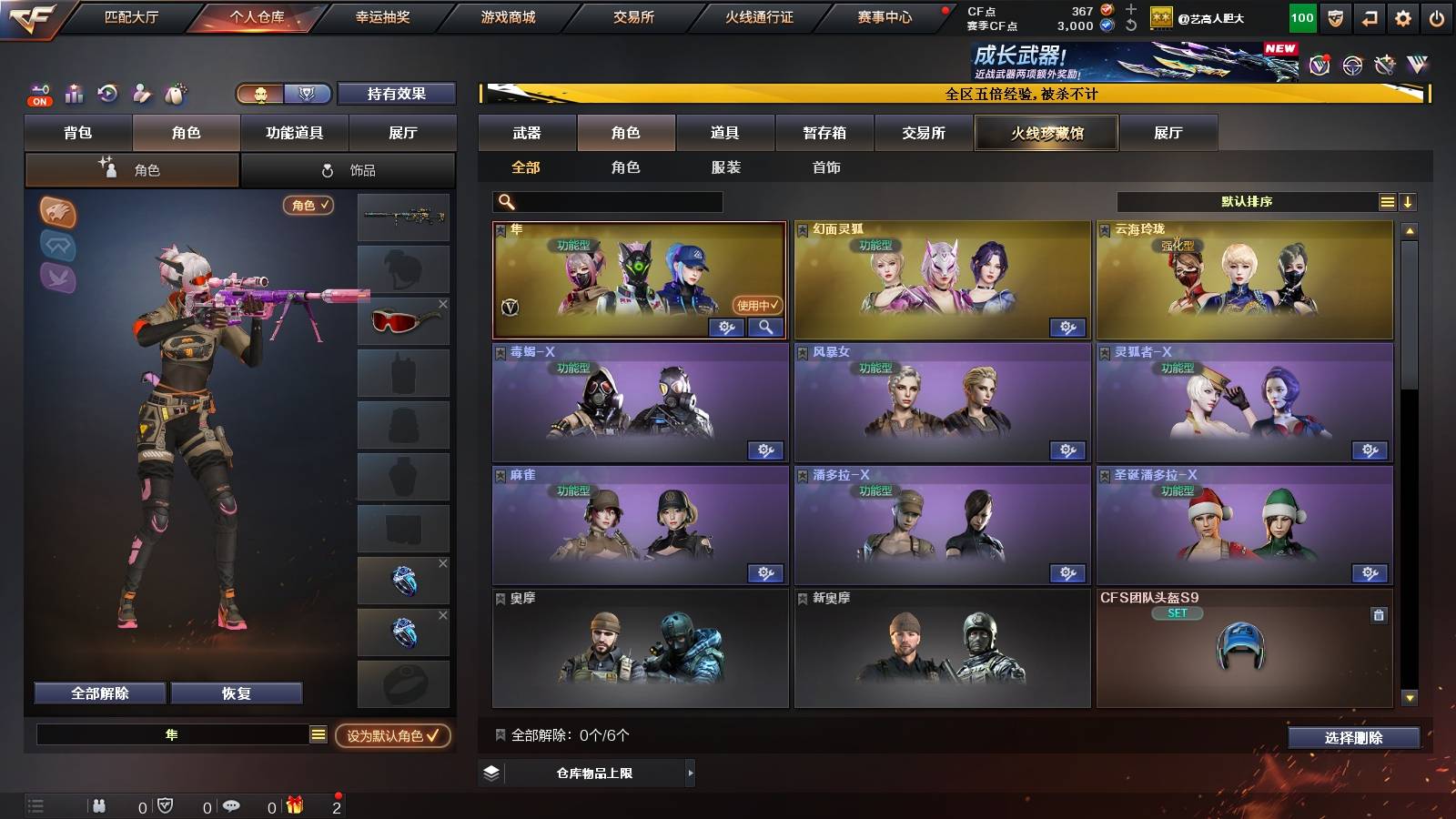The width and height of the screenshot is (1456, 819).
Task: Open the search magnifier icon in the 隼 card
Action: [766, 328]
